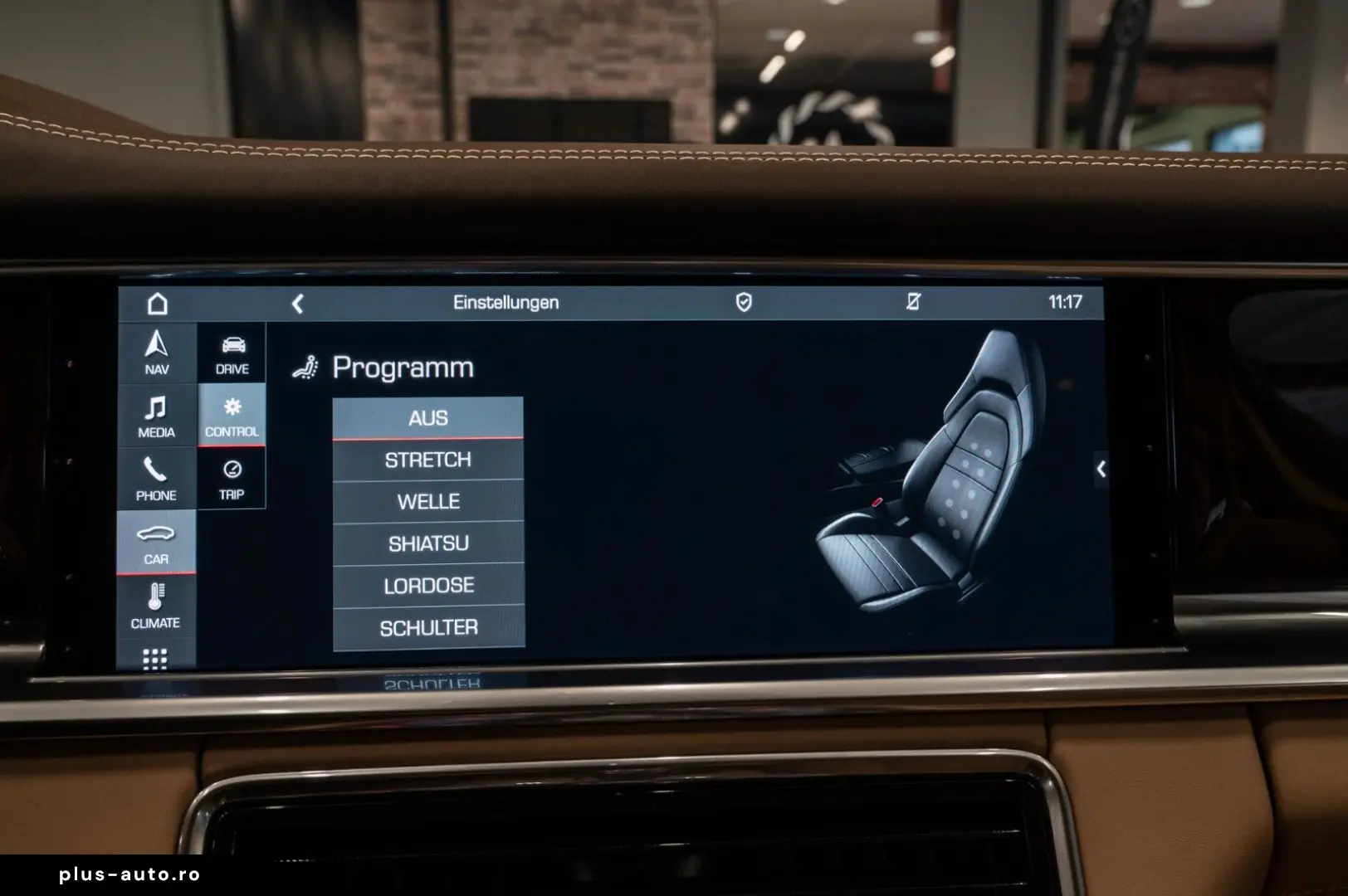The height and width of the screenshot is (896, 1348).
Task: Switch to the CAR tab
Action: click(x=156, y=543)
